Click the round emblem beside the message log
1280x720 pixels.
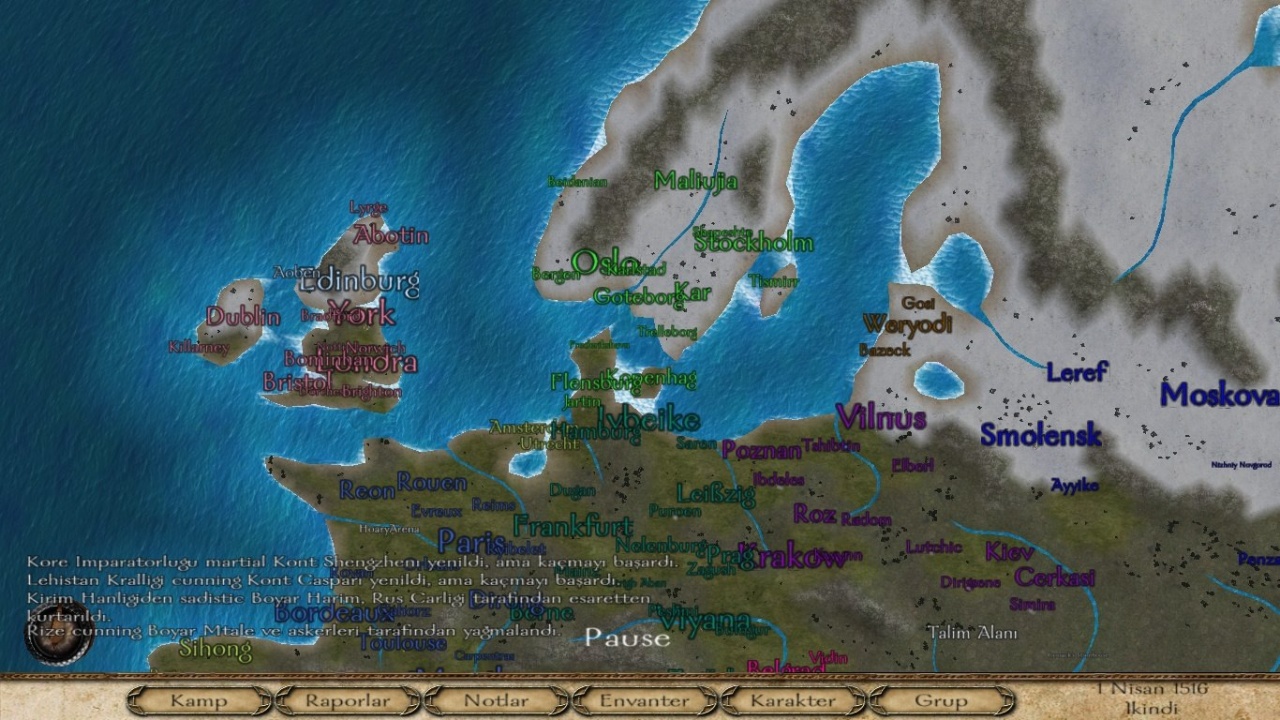click(x=59, y=633)
